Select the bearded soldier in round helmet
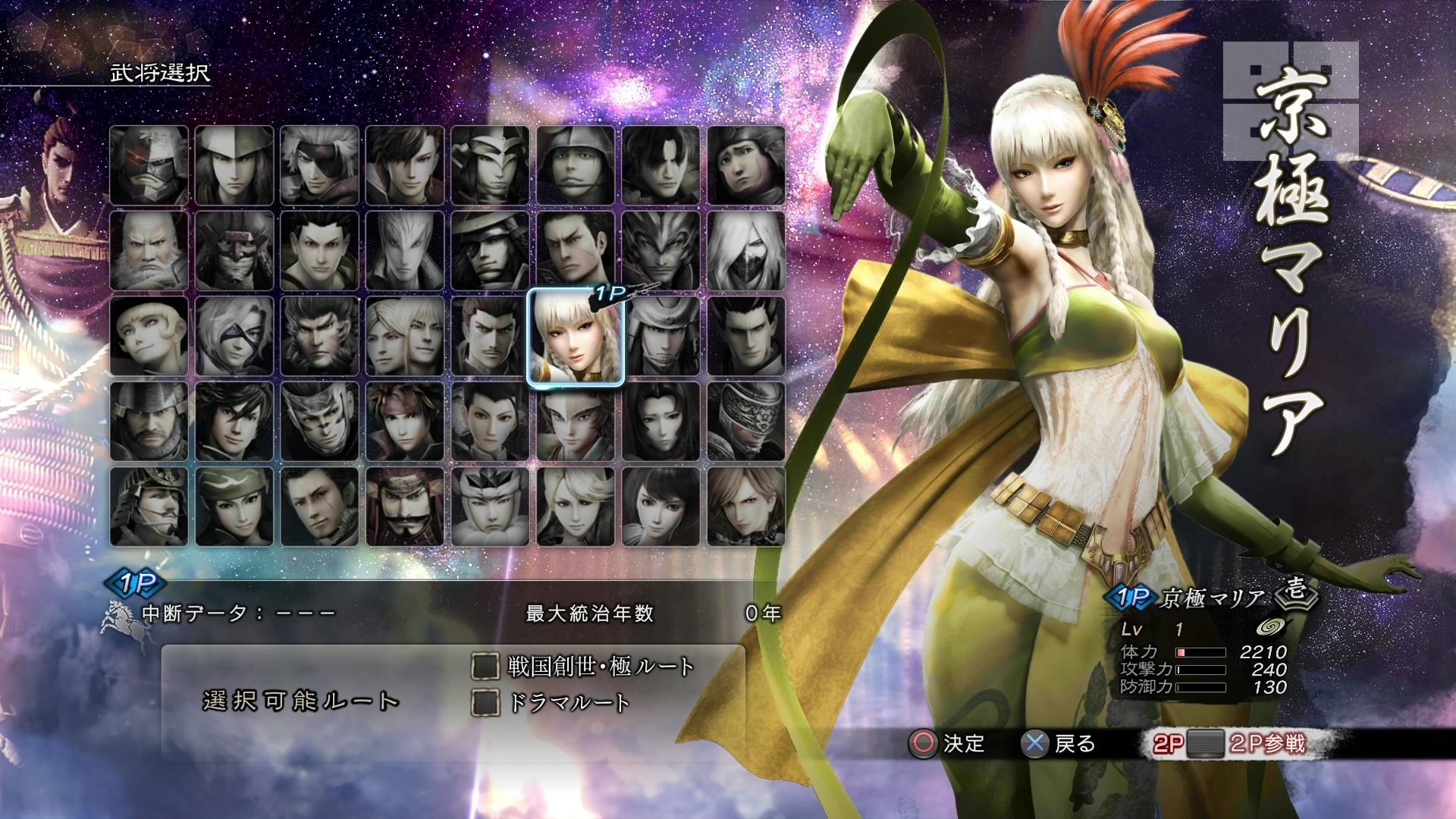The image size is (1456, 819). click(149, 422)
